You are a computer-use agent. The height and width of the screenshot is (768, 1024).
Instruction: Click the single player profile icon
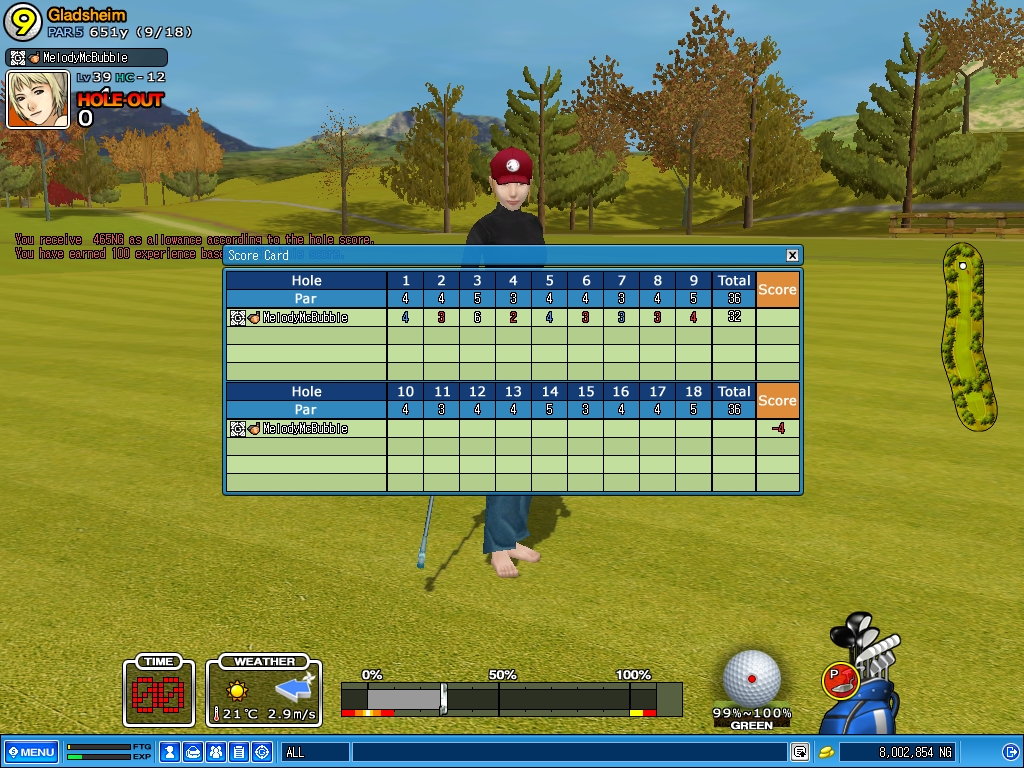[x=170, y=752]
